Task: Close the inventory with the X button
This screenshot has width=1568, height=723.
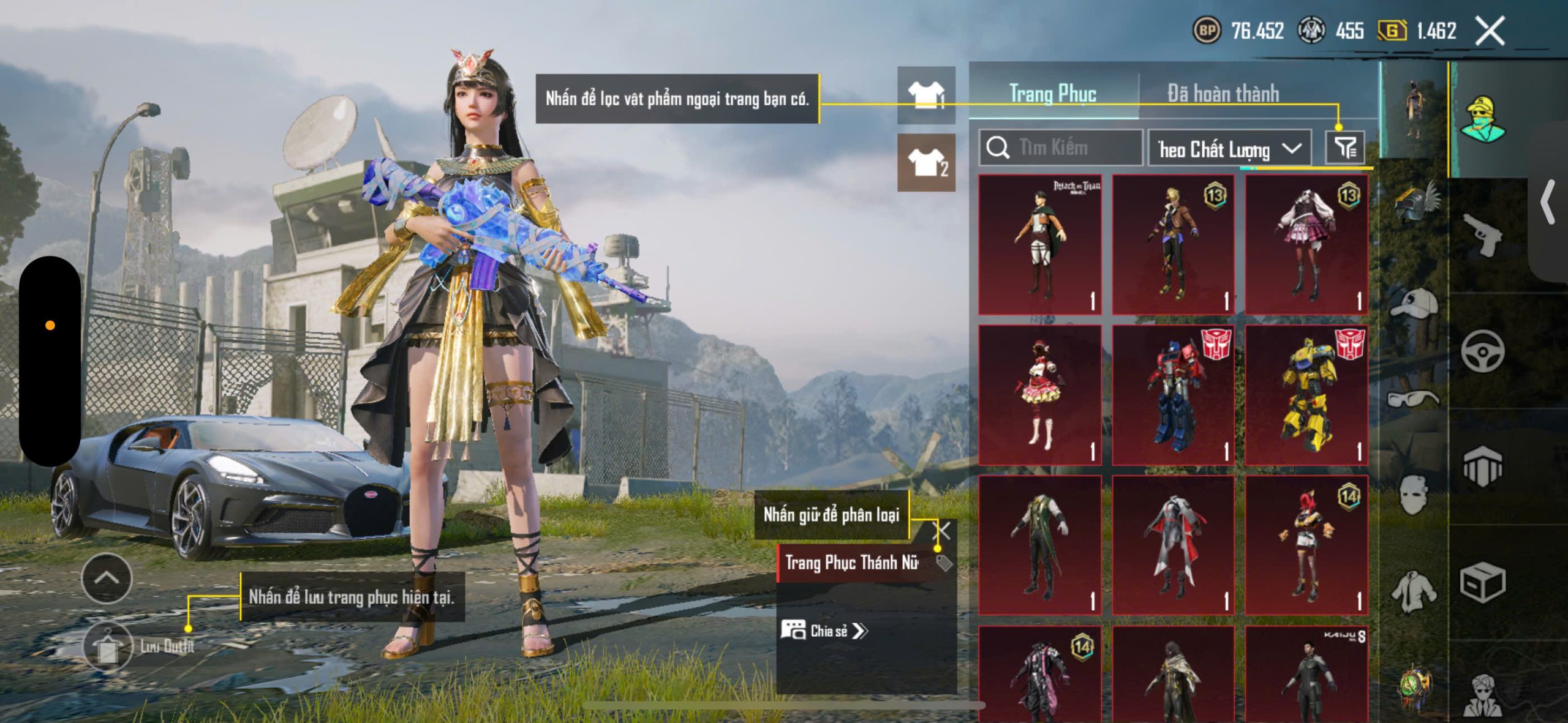Action: click(x=1490, y=31)
